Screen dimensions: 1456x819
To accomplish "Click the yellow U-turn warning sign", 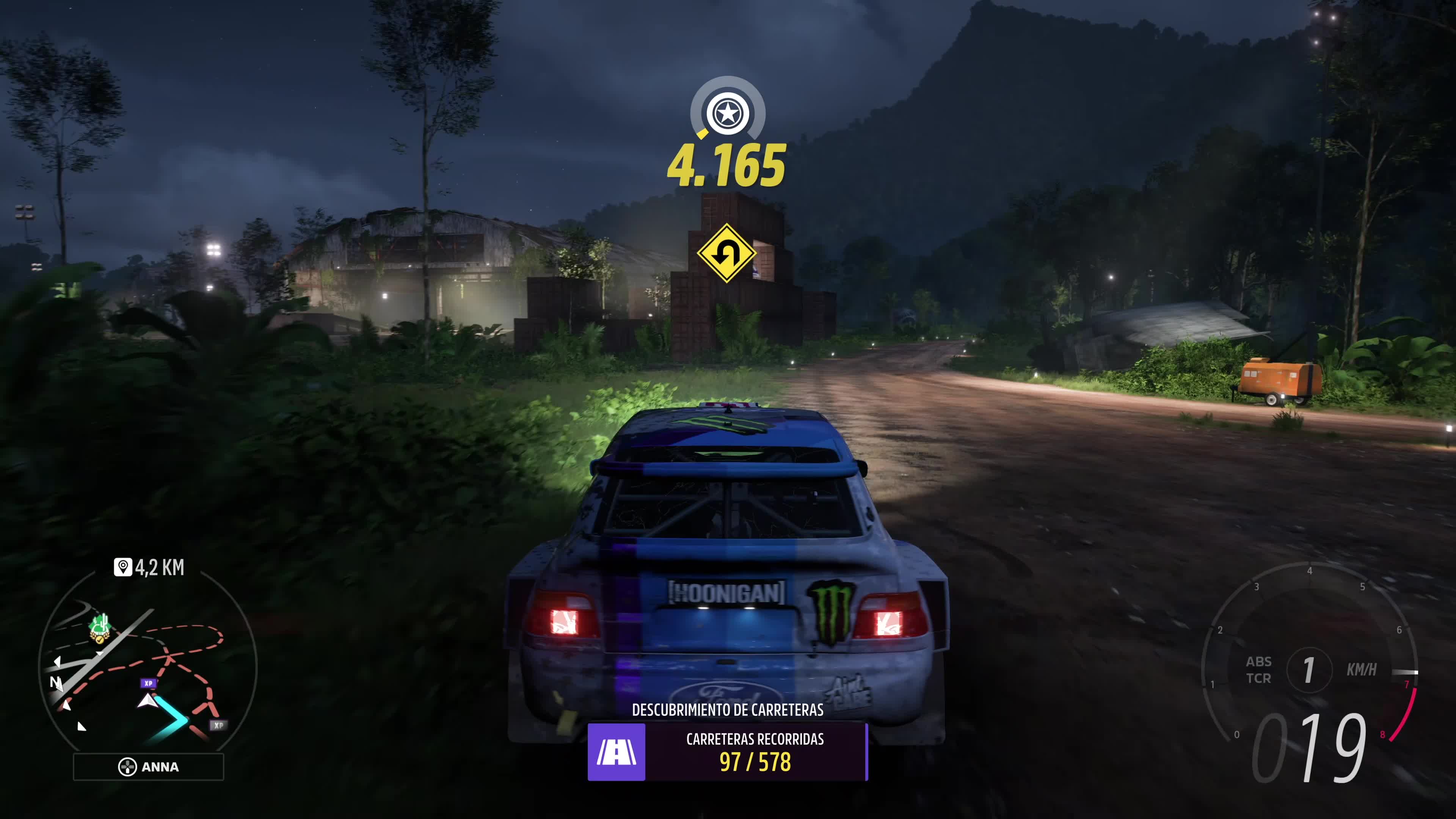I will [x=726, y=253].
